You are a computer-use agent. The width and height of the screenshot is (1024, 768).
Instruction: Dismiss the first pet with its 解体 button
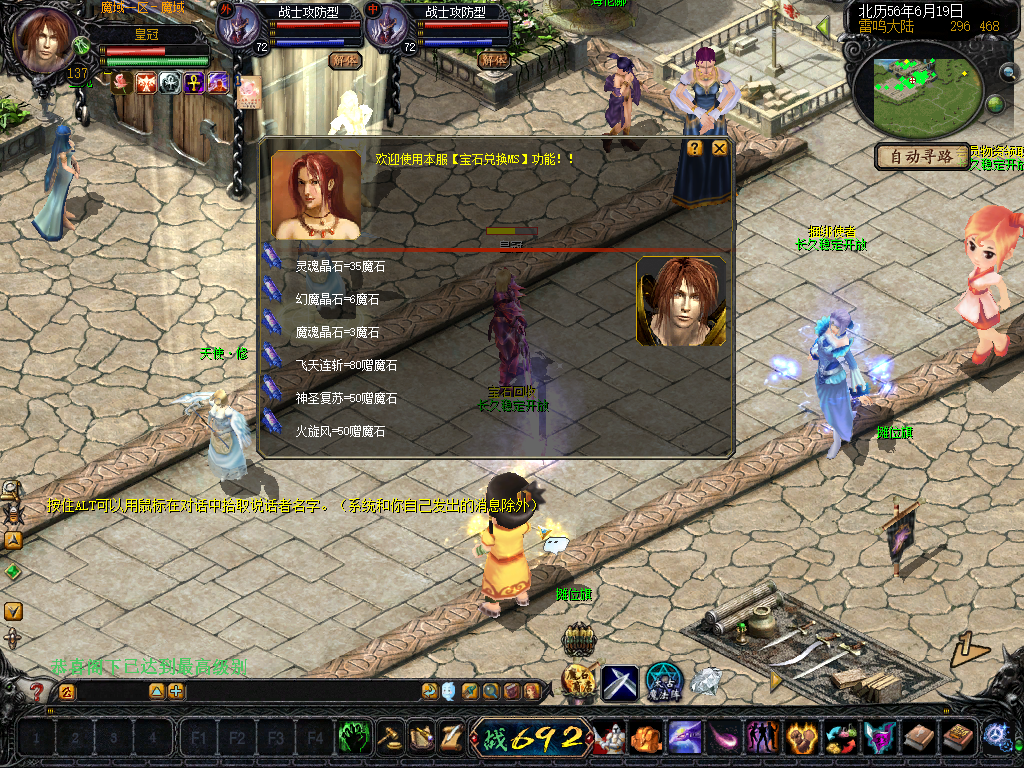coord(344,60)
